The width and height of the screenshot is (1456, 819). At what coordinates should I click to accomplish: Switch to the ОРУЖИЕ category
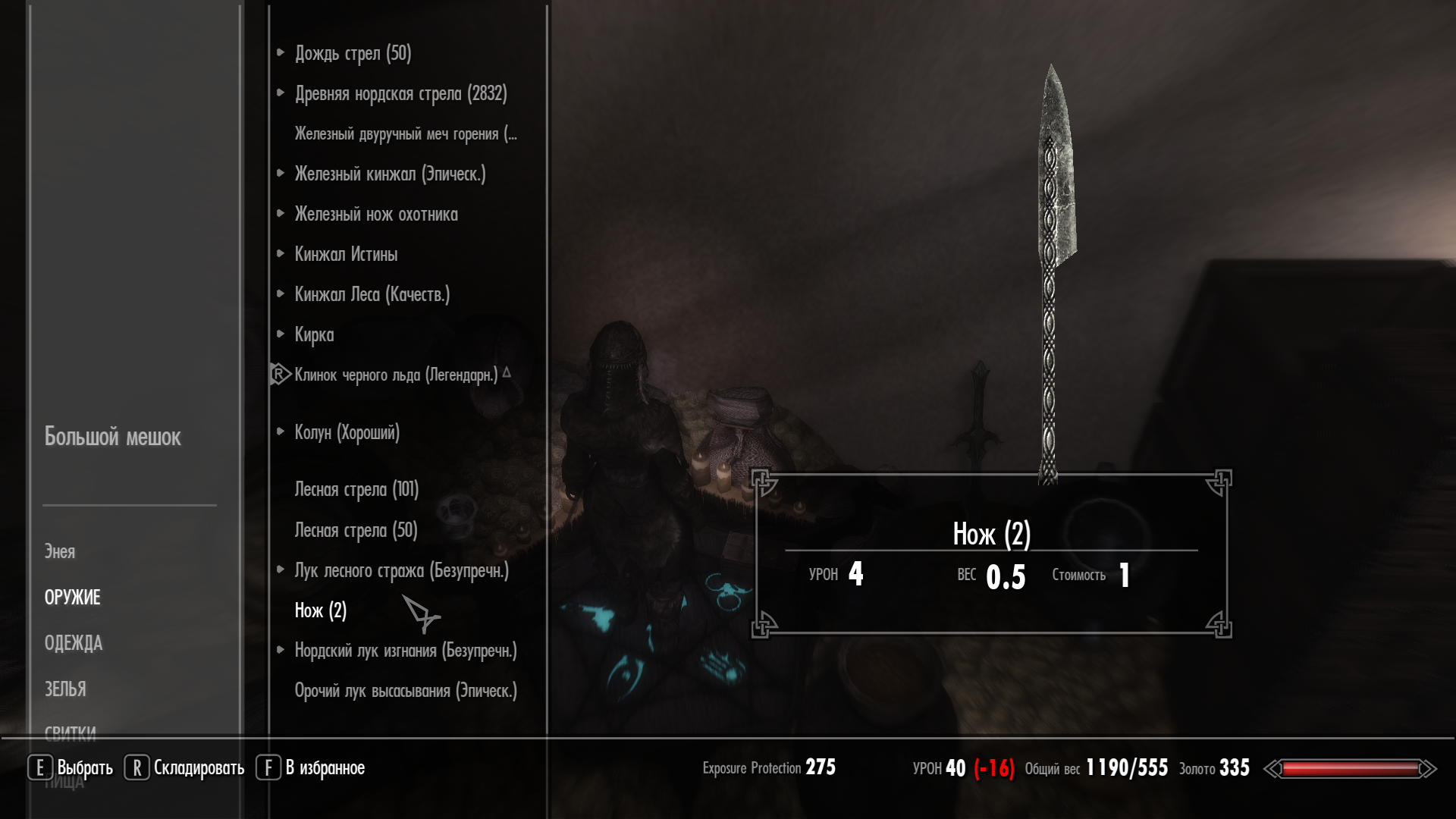click(72, 598)
